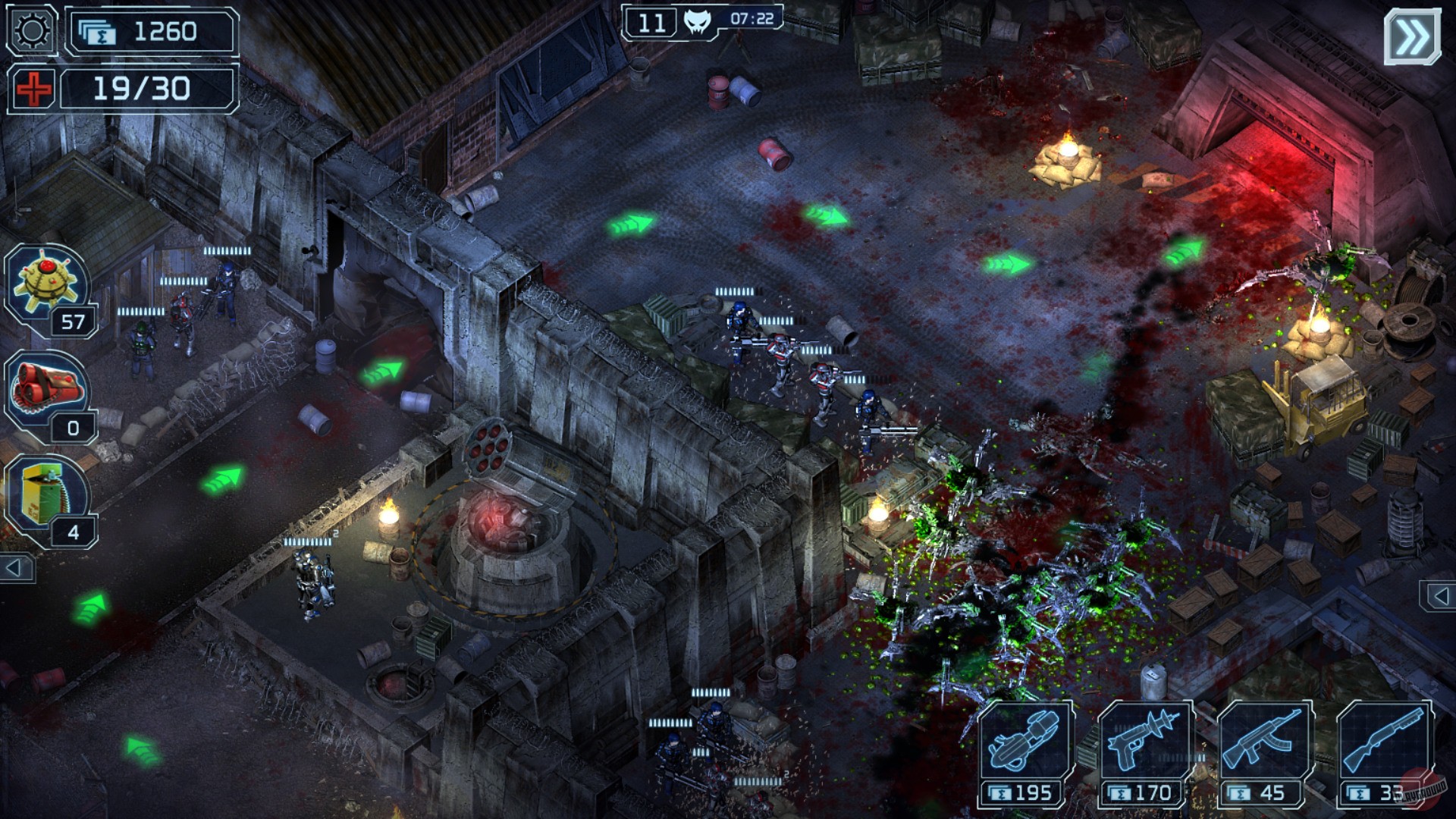Select the soldier squad firing near the wall
Image resolution: width=1456 pixels, height=819 pixels.
[781, 356]
